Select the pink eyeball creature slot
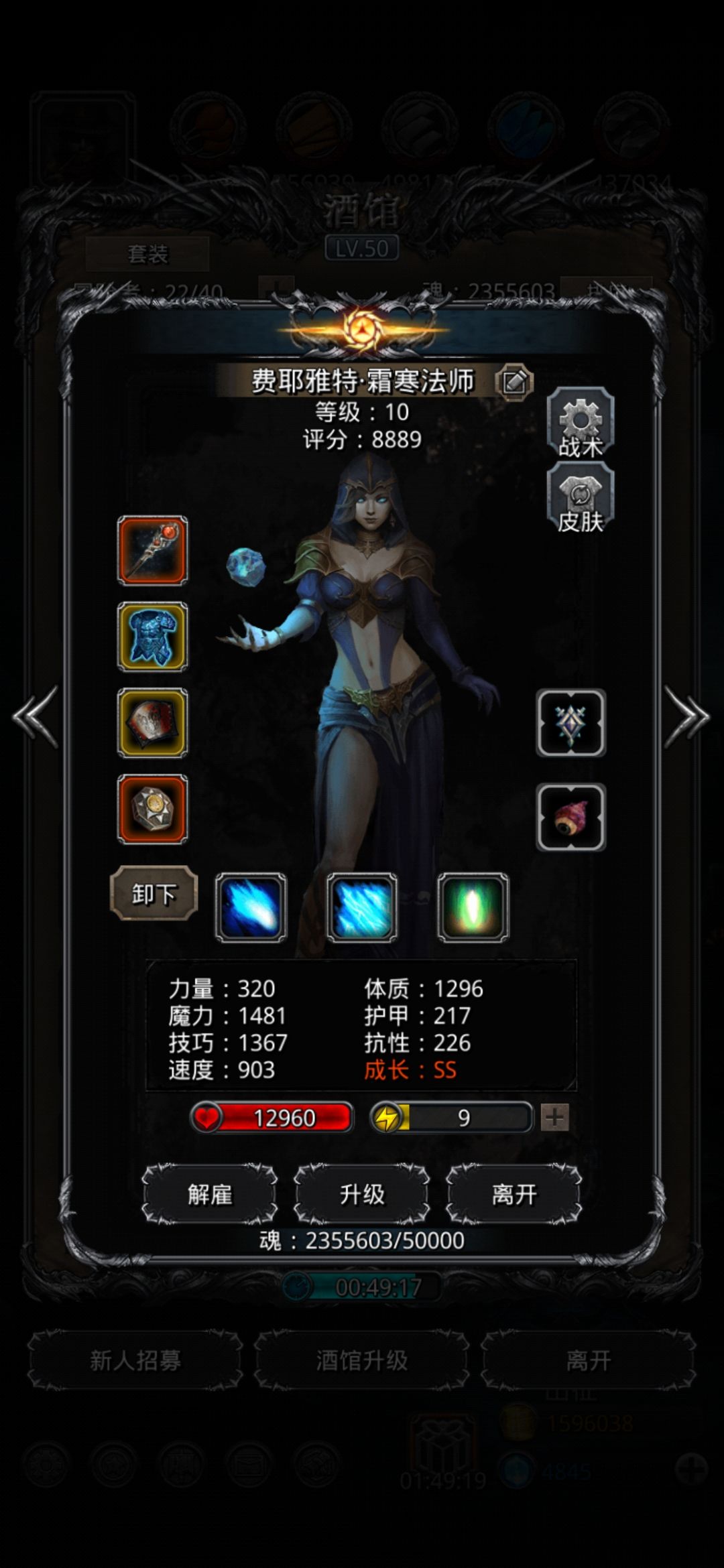The width and height of the screenshot is (724, 1568). click(571, 818)
